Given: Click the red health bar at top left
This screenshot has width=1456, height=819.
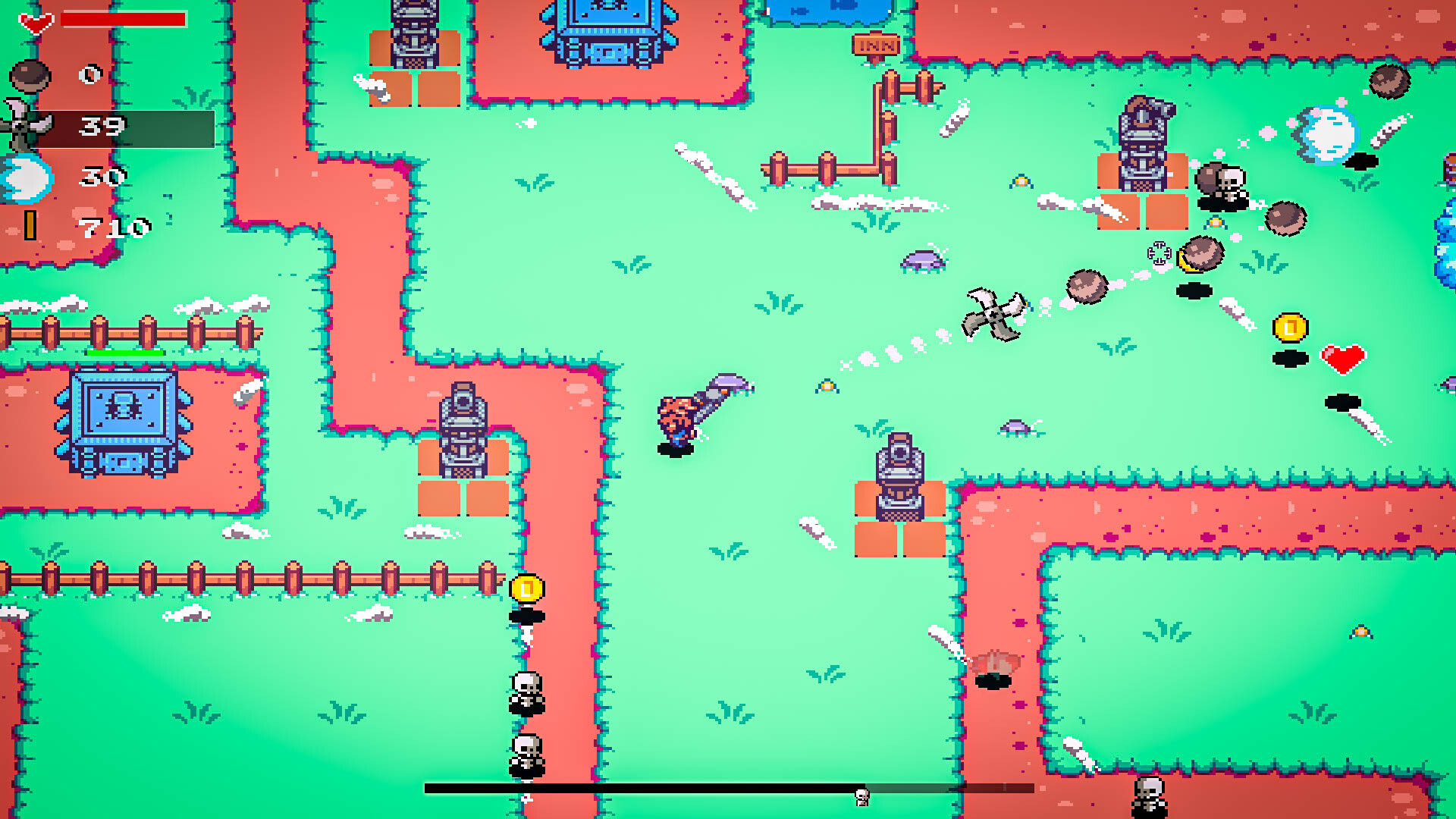Looking at the screenshot, I should click(x=124, y=17).
